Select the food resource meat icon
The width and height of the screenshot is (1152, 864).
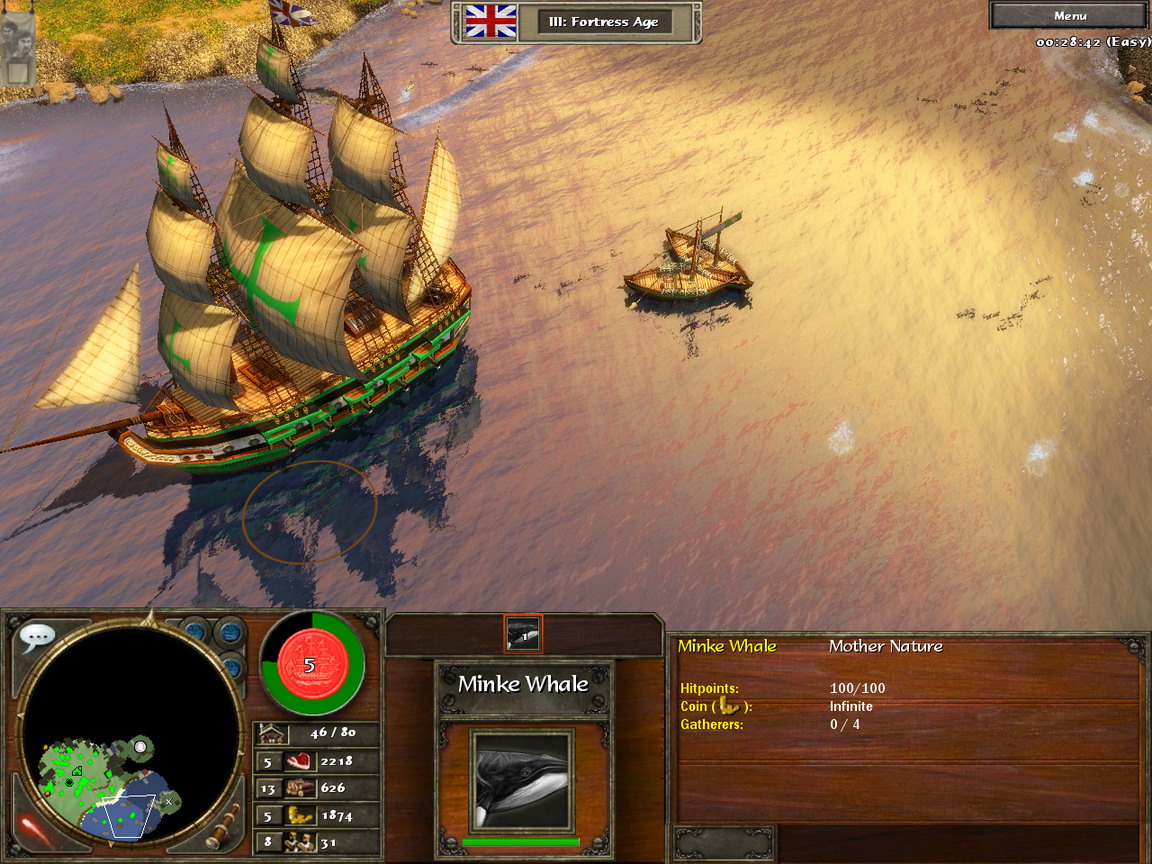click(299, 761)
